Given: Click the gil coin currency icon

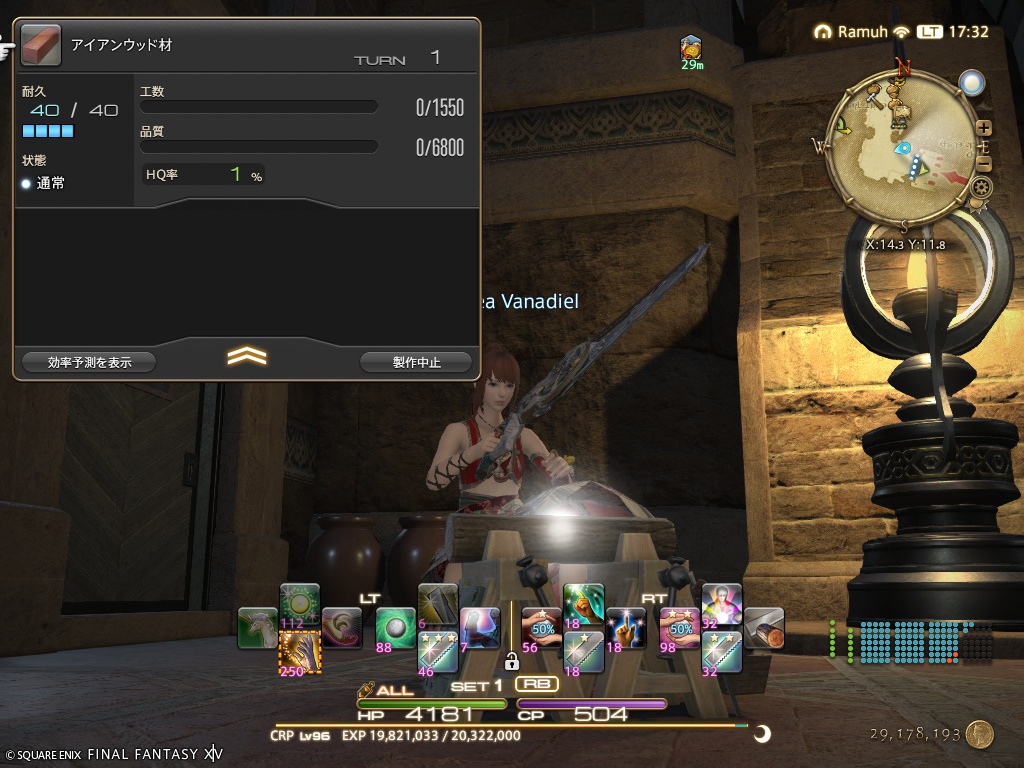Looking at the screenshot, I should point(980,734).
